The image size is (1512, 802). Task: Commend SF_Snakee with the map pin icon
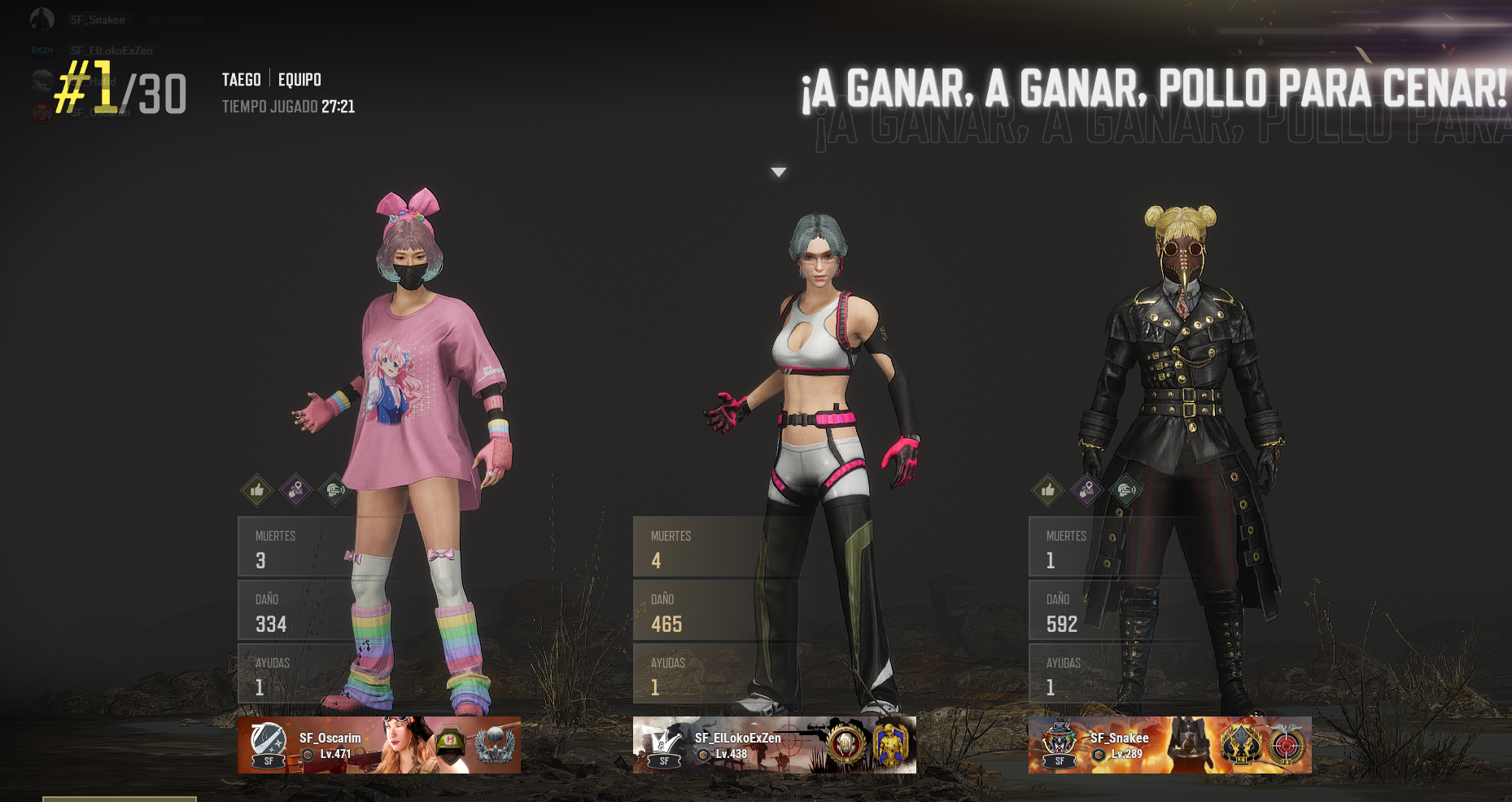coord(1086,490)
